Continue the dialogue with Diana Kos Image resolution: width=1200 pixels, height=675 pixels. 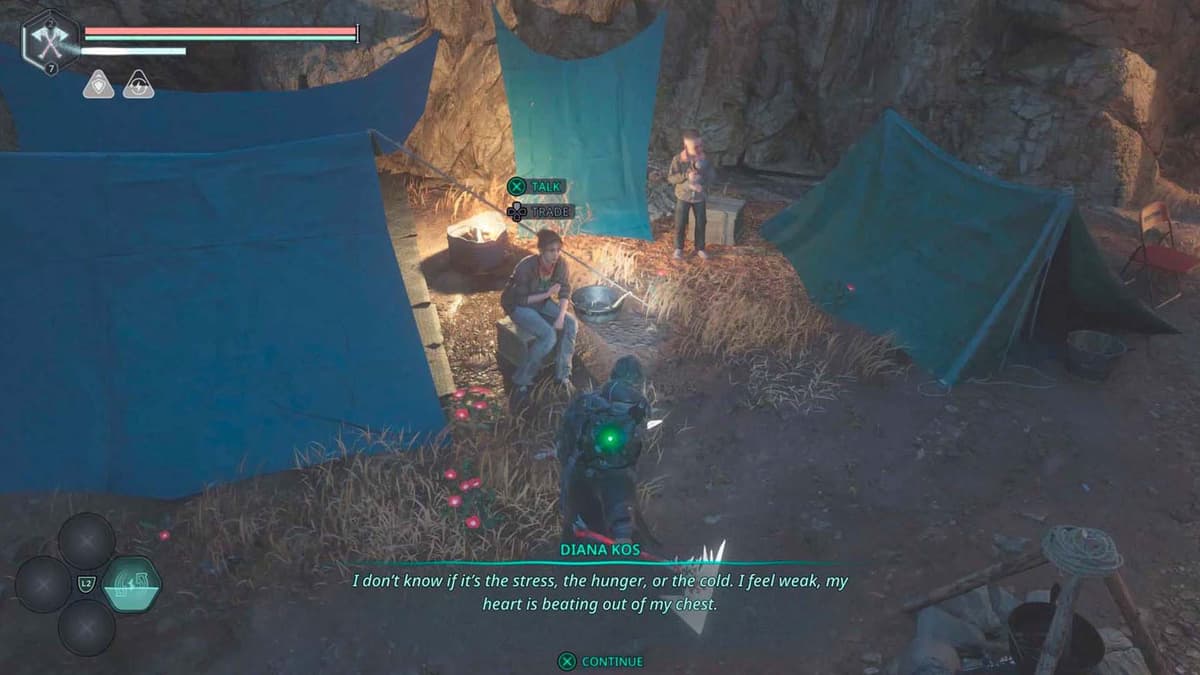click(601, 661)
